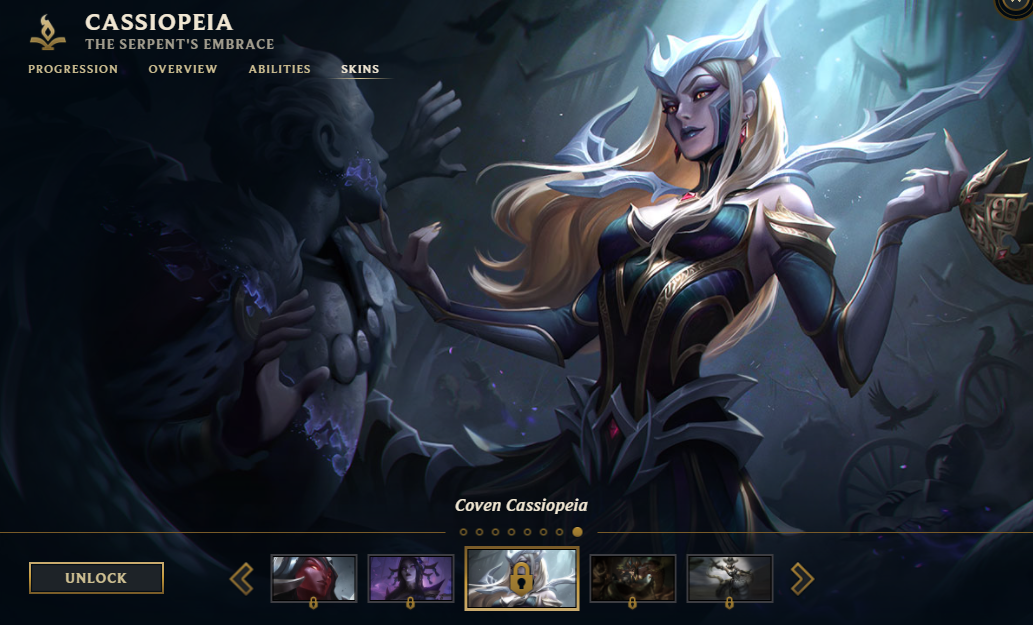Show next skins with right arrow
1033x625 pixels.
(x=802, y=578)
